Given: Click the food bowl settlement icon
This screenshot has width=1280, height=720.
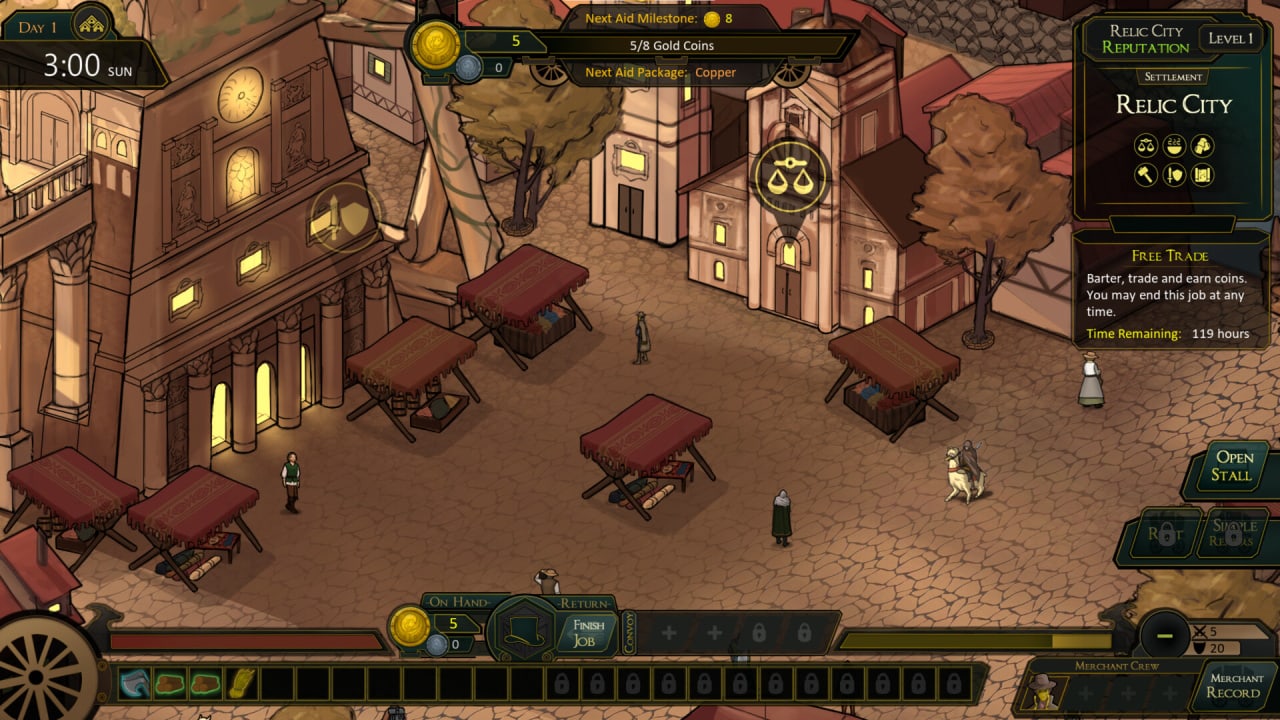Looking at the screenshot, I should [1174, 146].
